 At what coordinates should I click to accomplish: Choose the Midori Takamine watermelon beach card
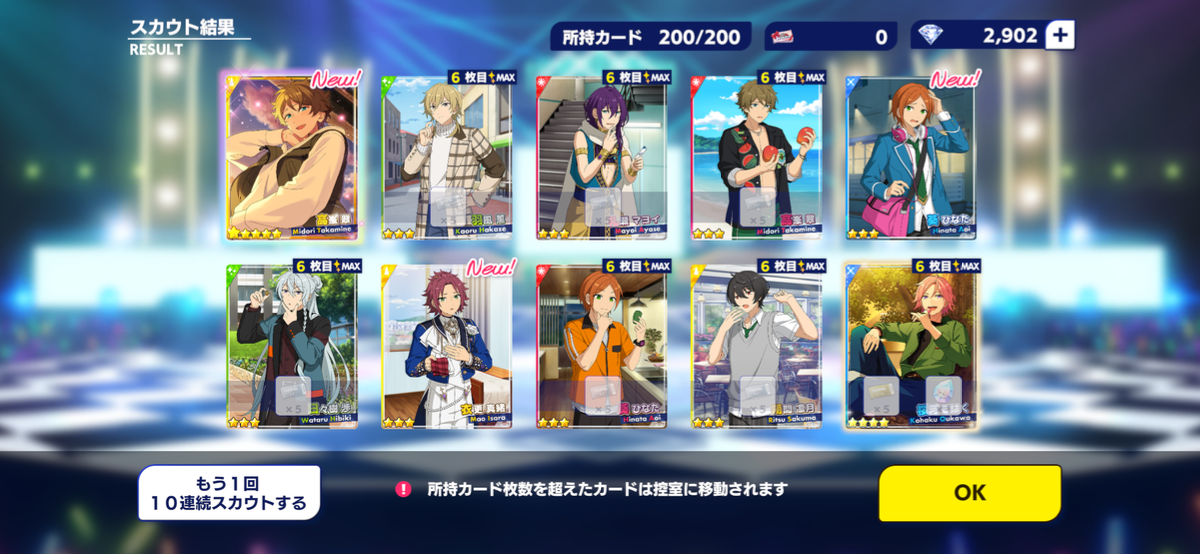757,157
